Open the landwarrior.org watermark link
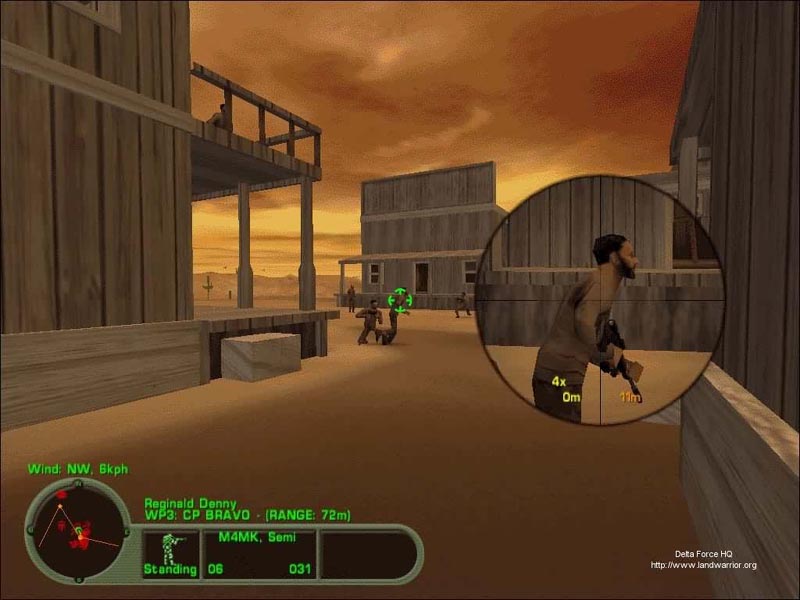 click(703, 565)
